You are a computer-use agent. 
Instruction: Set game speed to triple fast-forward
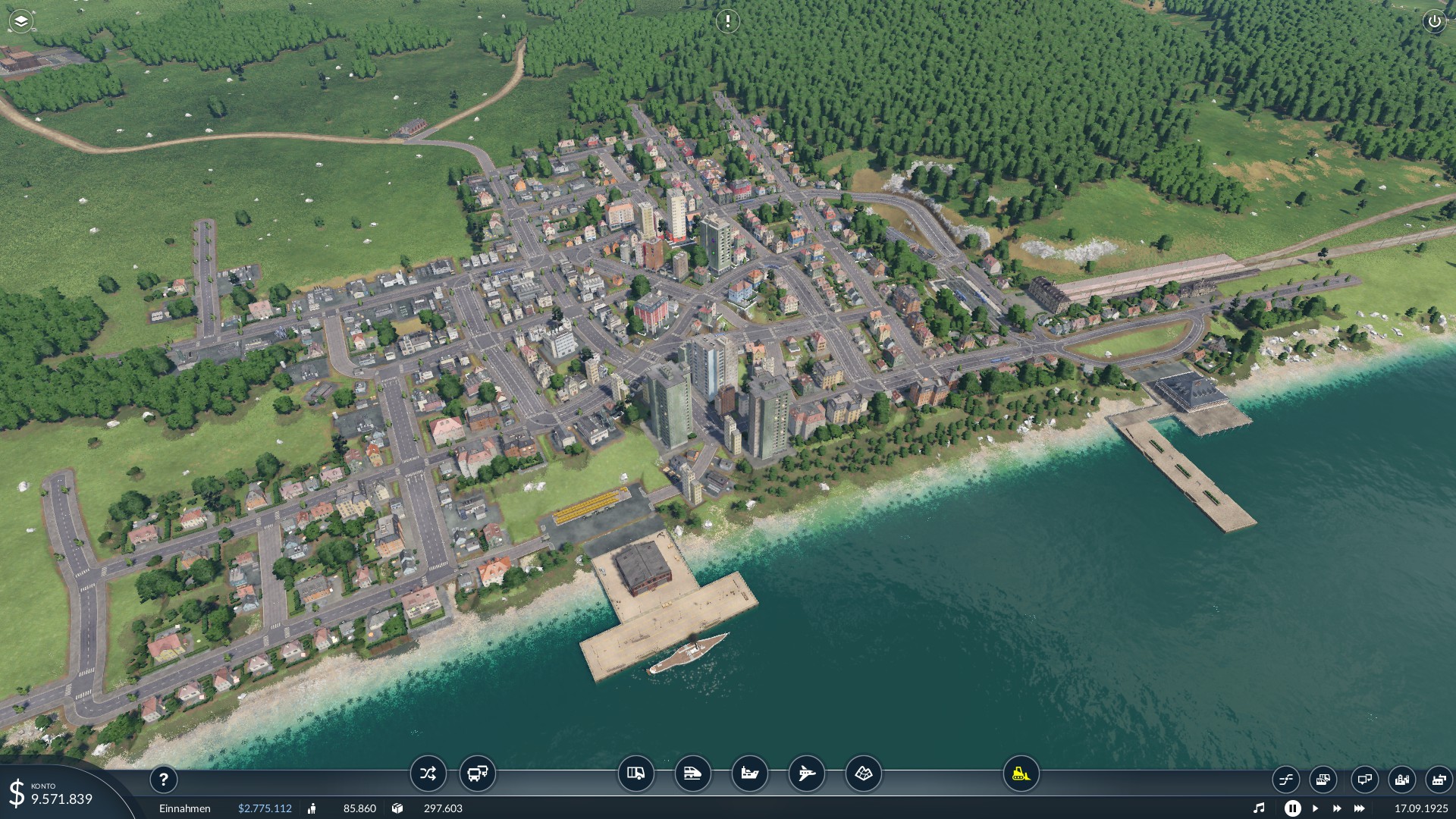pyautogui.click(x=1359, y=808)
